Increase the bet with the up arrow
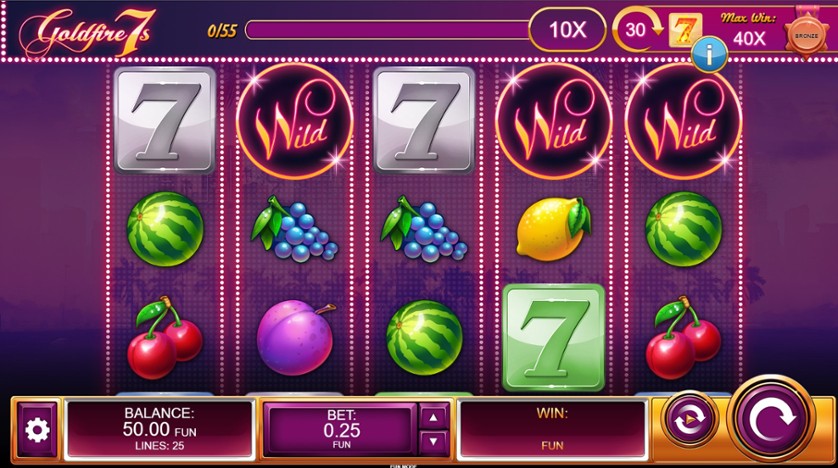838x468 pixels. coord(433,417)
